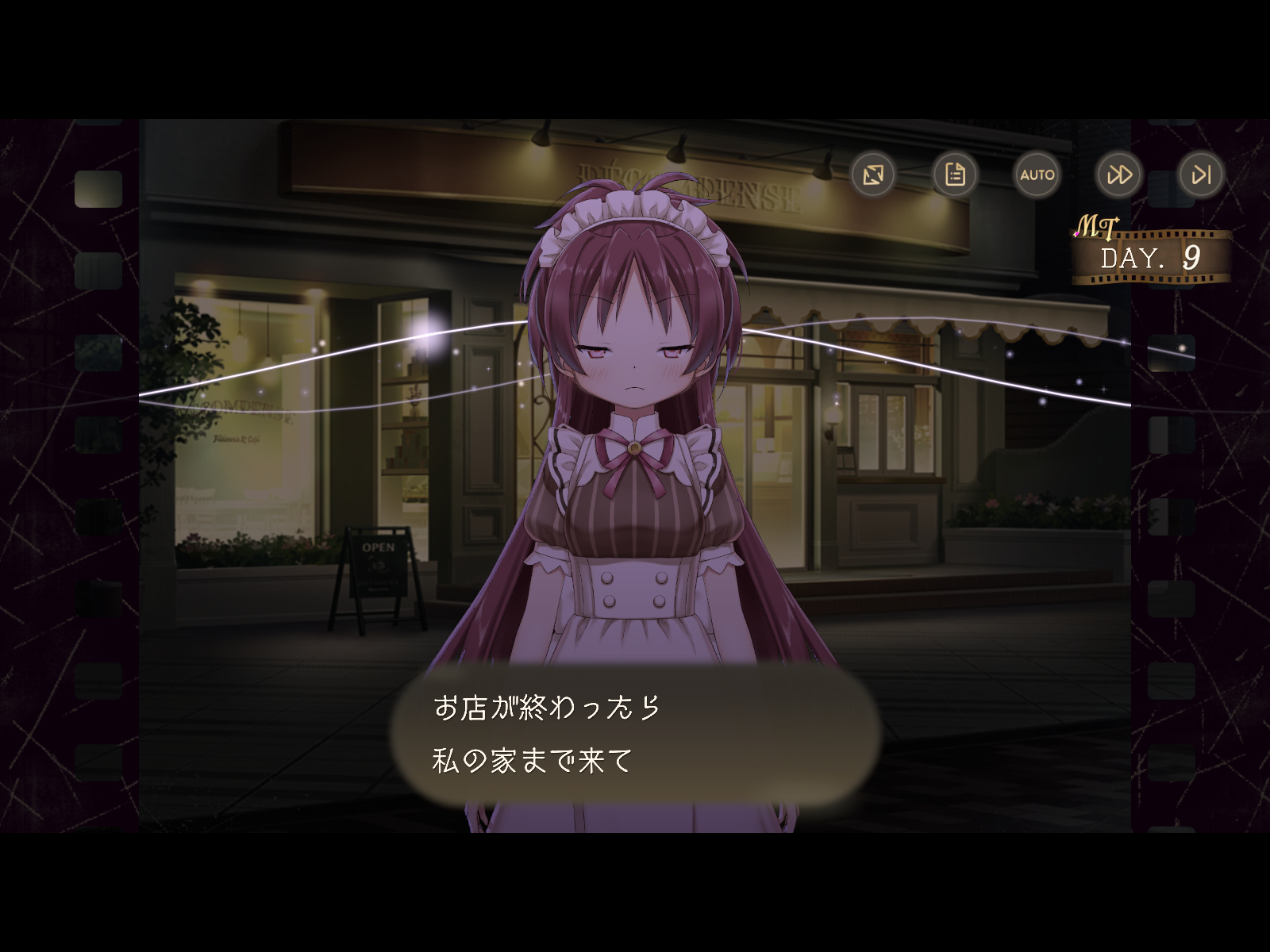Activate the fast-forward button

[1119, 175]
